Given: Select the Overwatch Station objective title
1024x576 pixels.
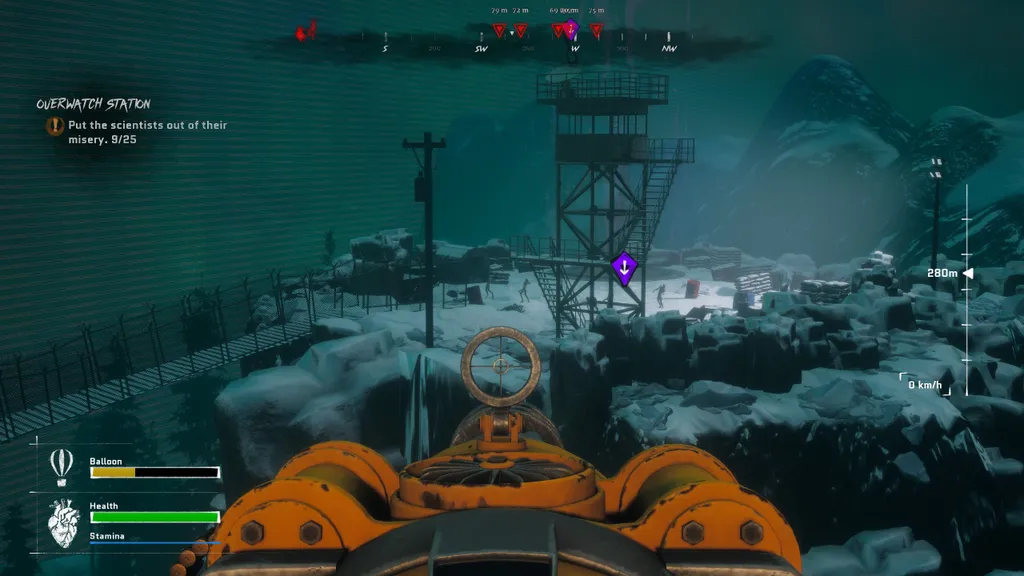Looking at the screenshot, I should point(93,104).
